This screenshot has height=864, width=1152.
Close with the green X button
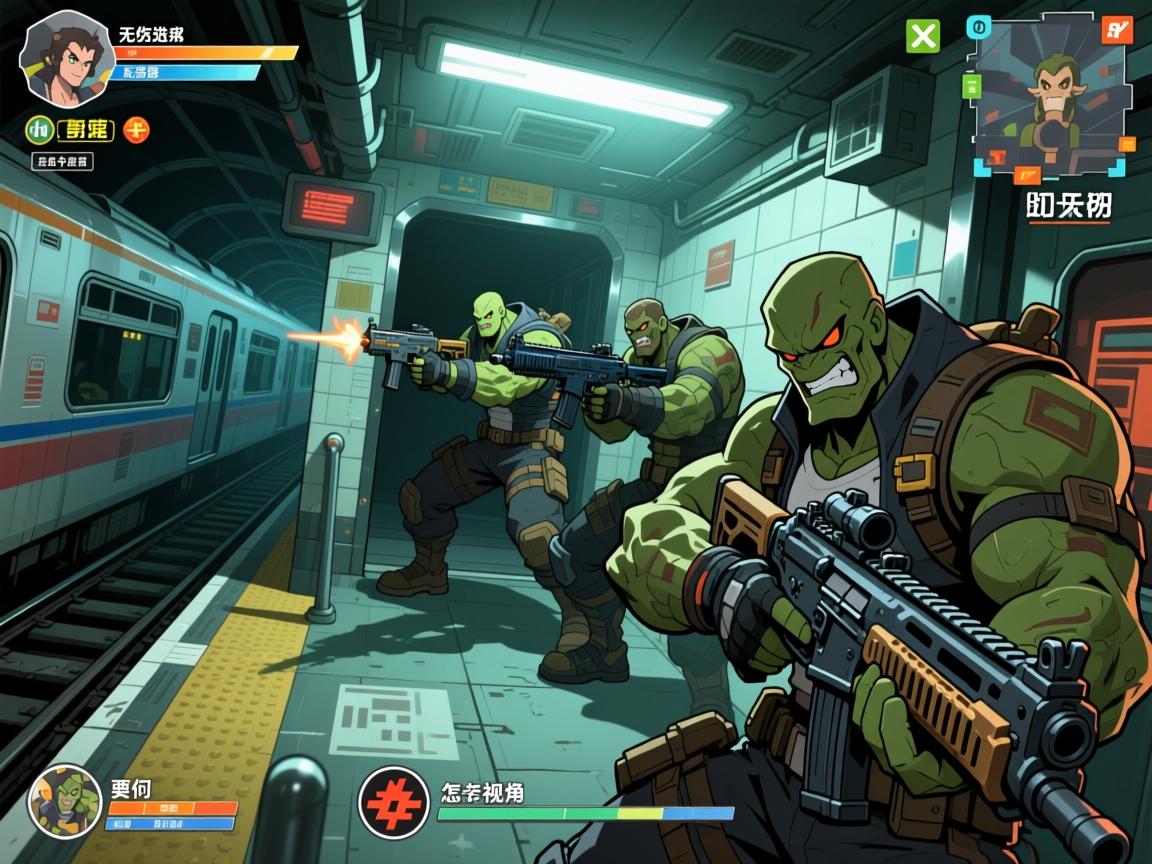tap(922, 36)
